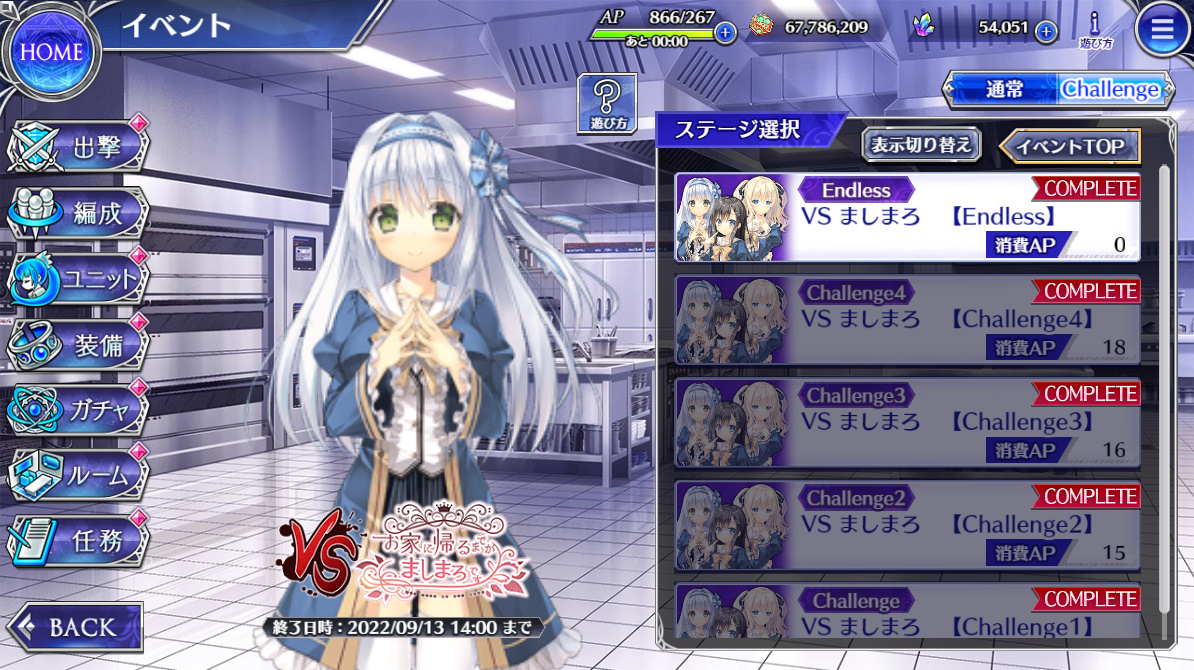Open the info 遊び方 icon in top bar
Screen dimensions: 1194x670
point(1095,29)
